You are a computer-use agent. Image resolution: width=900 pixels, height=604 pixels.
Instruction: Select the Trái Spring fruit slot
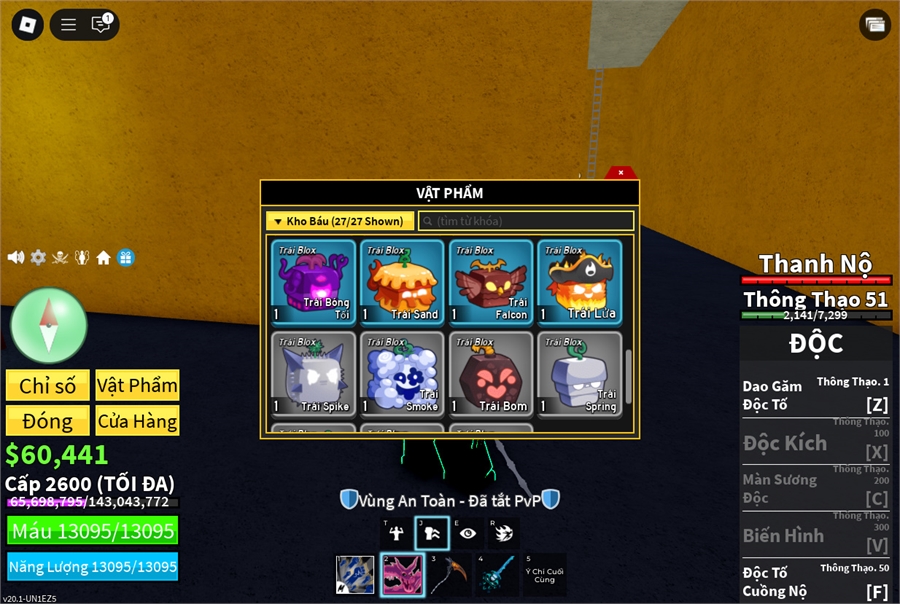pyautogui.click(x=578, y=374)
